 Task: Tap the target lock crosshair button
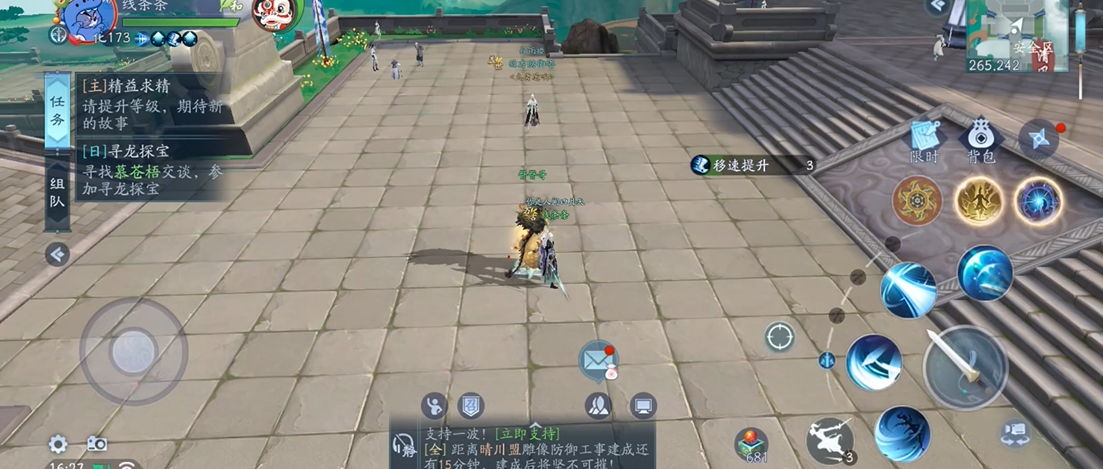(x=780, y=337)
